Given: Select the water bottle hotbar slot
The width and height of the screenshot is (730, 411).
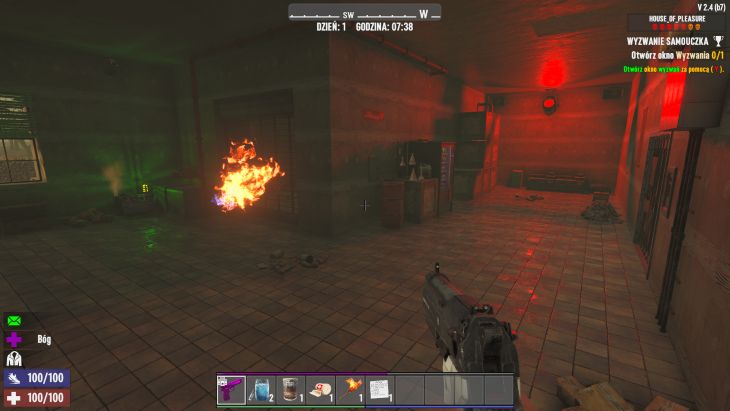Looking at the screenshot, I should 261,389.
